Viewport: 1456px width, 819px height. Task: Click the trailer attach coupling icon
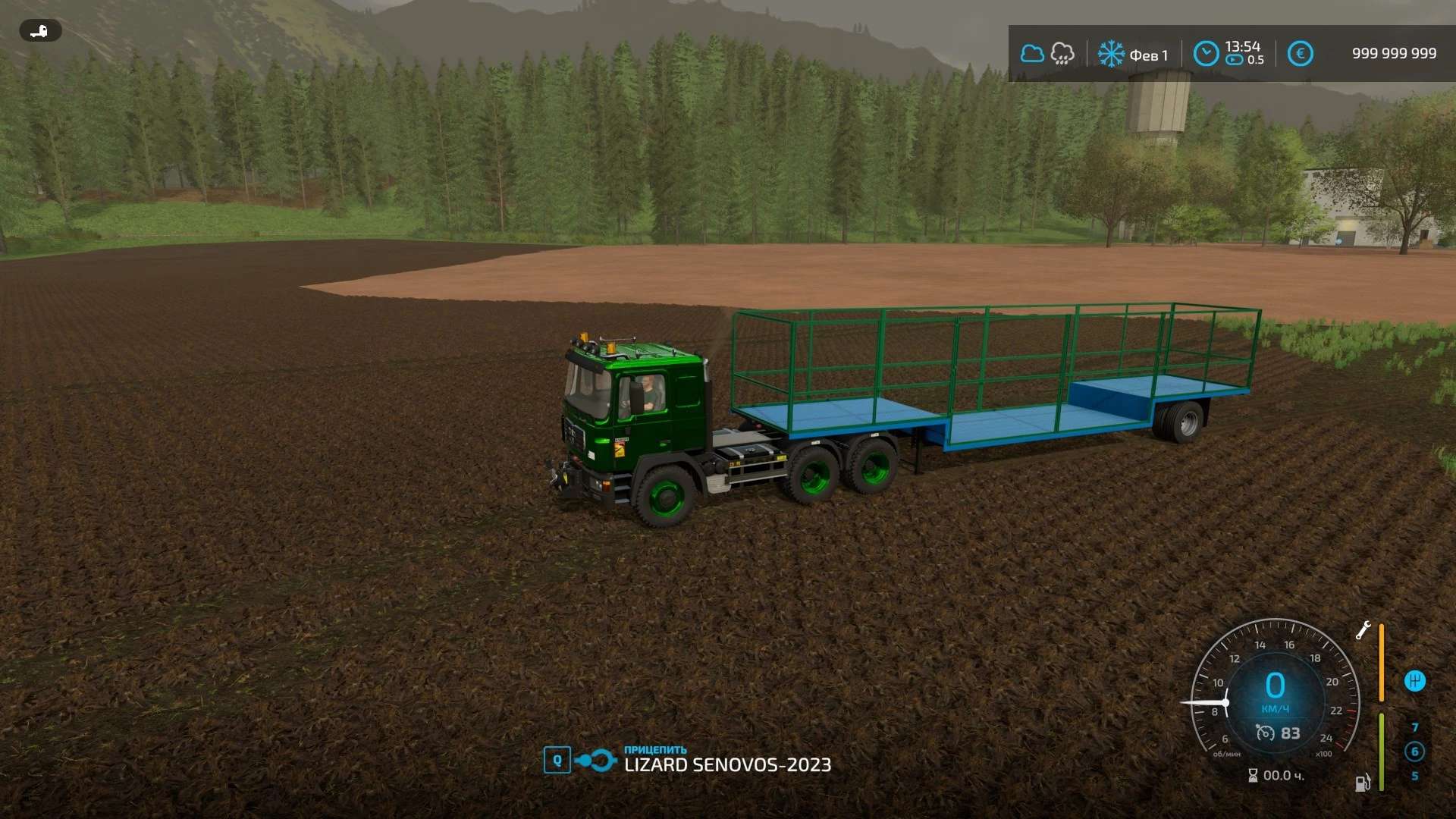(595, 760)
